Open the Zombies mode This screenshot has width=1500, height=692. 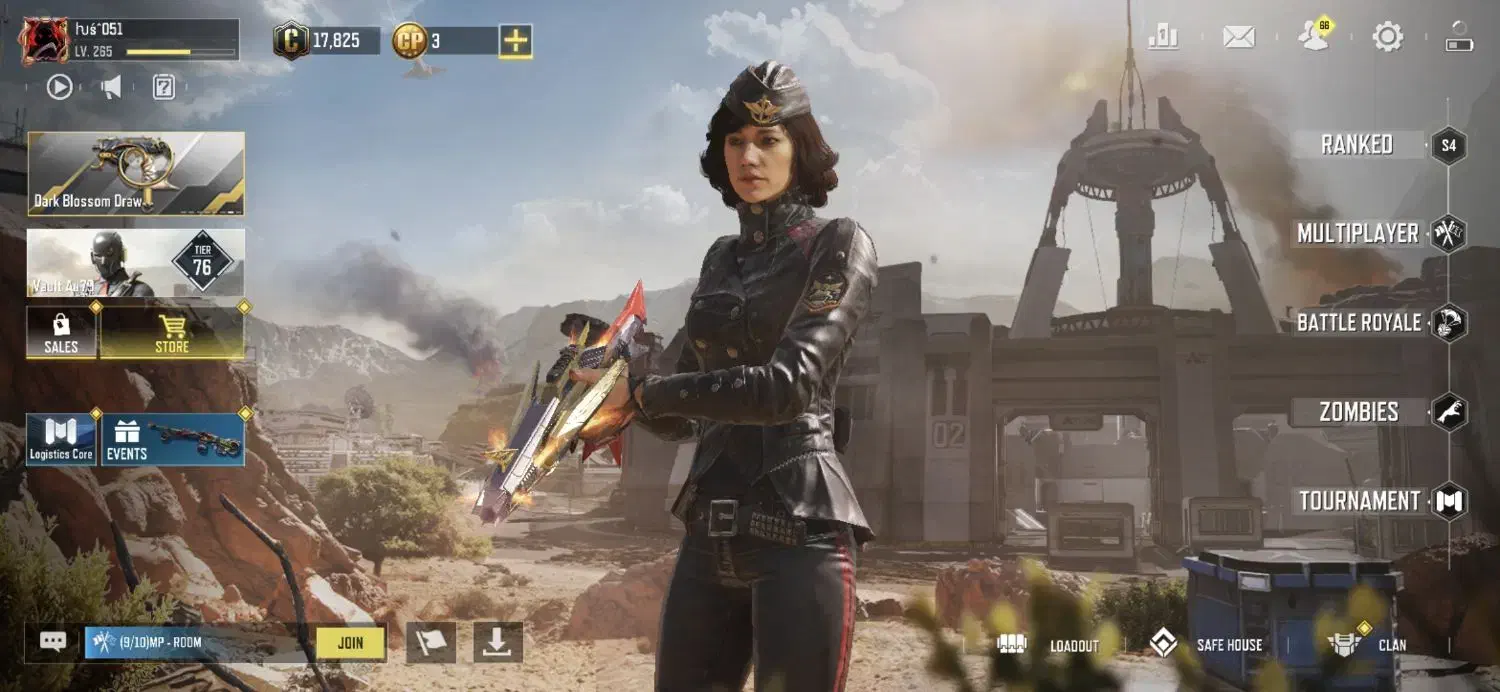pos(1358,412)
